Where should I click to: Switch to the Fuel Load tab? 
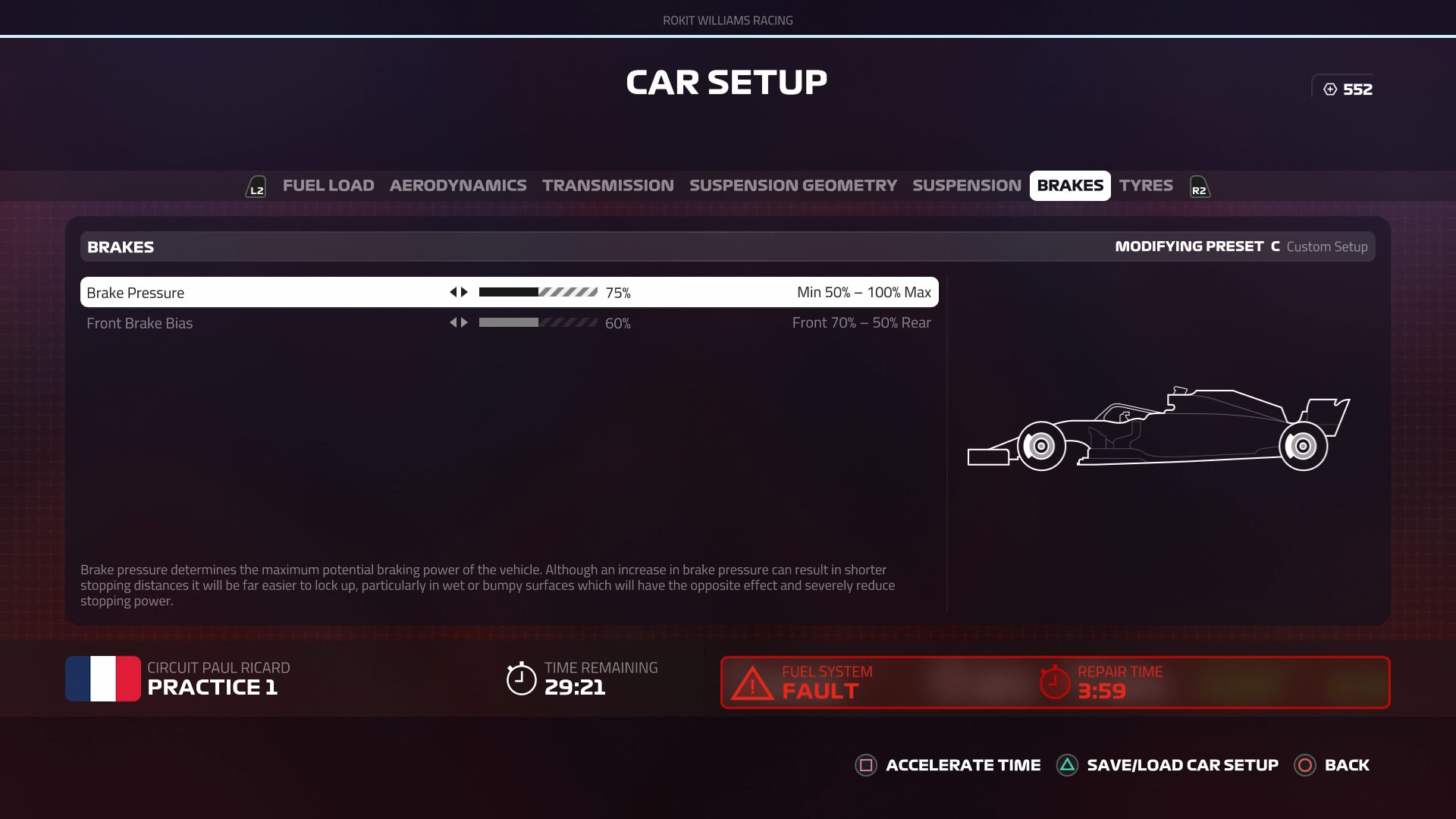click(328, 186)
